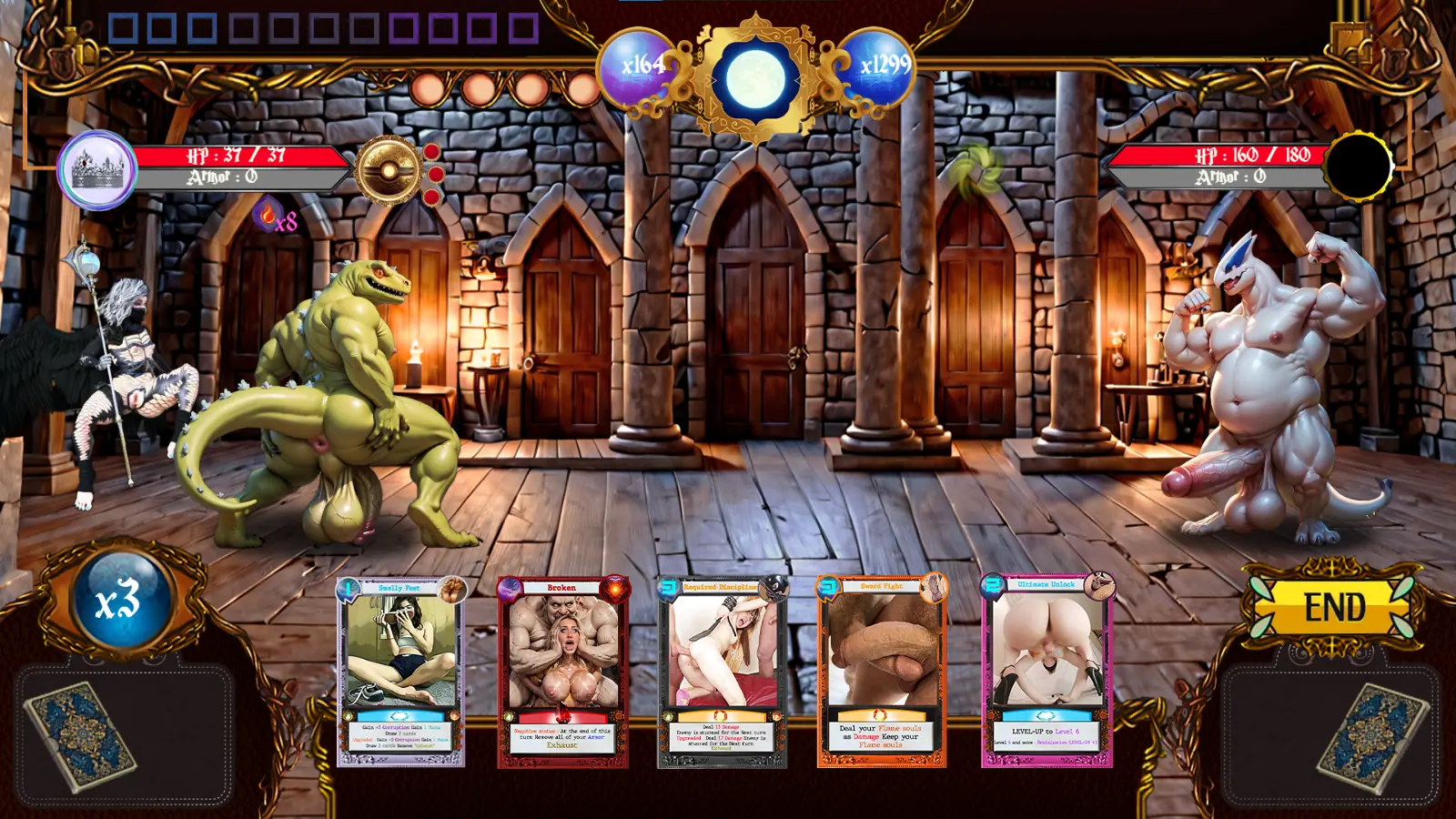Image resolution: width=1456 pixels, height=819 pixels.
Task: End the current turn
Action: [x=1334, y=607]
